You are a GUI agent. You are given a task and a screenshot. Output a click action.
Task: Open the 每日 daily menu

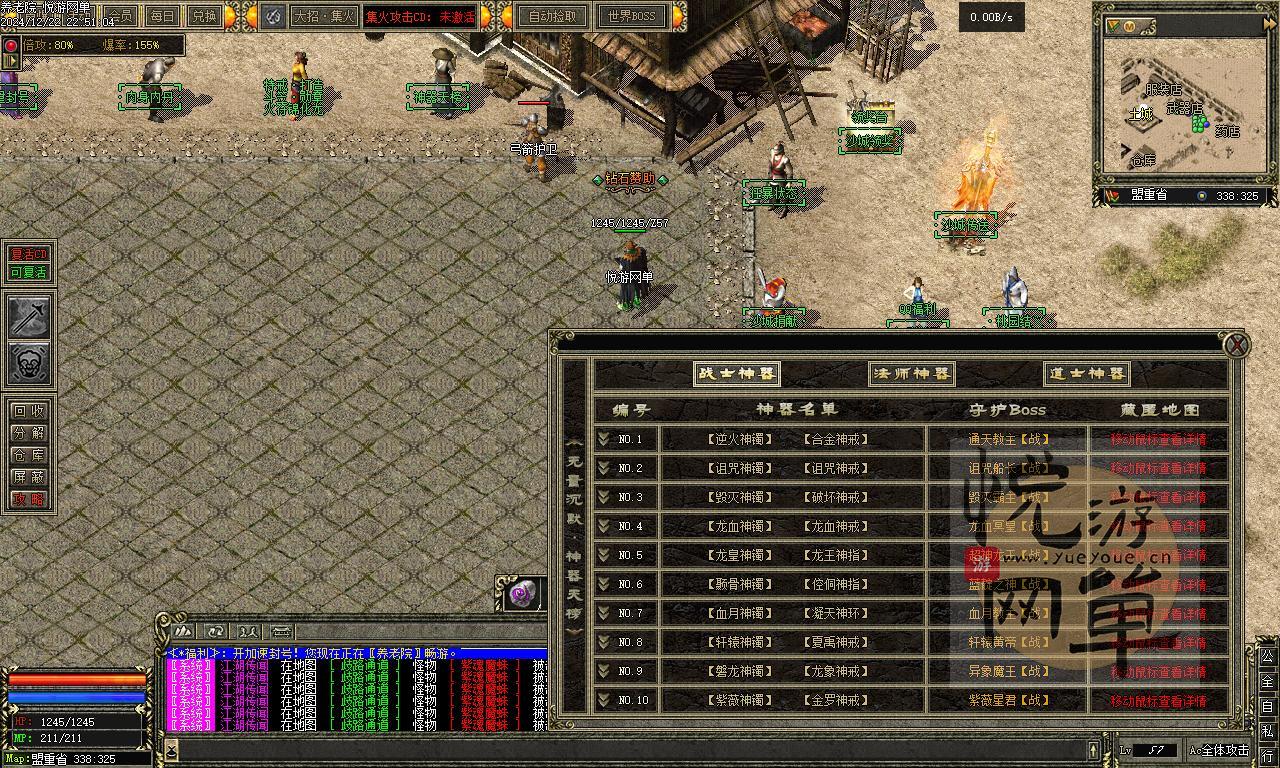(x=162, y=16)
